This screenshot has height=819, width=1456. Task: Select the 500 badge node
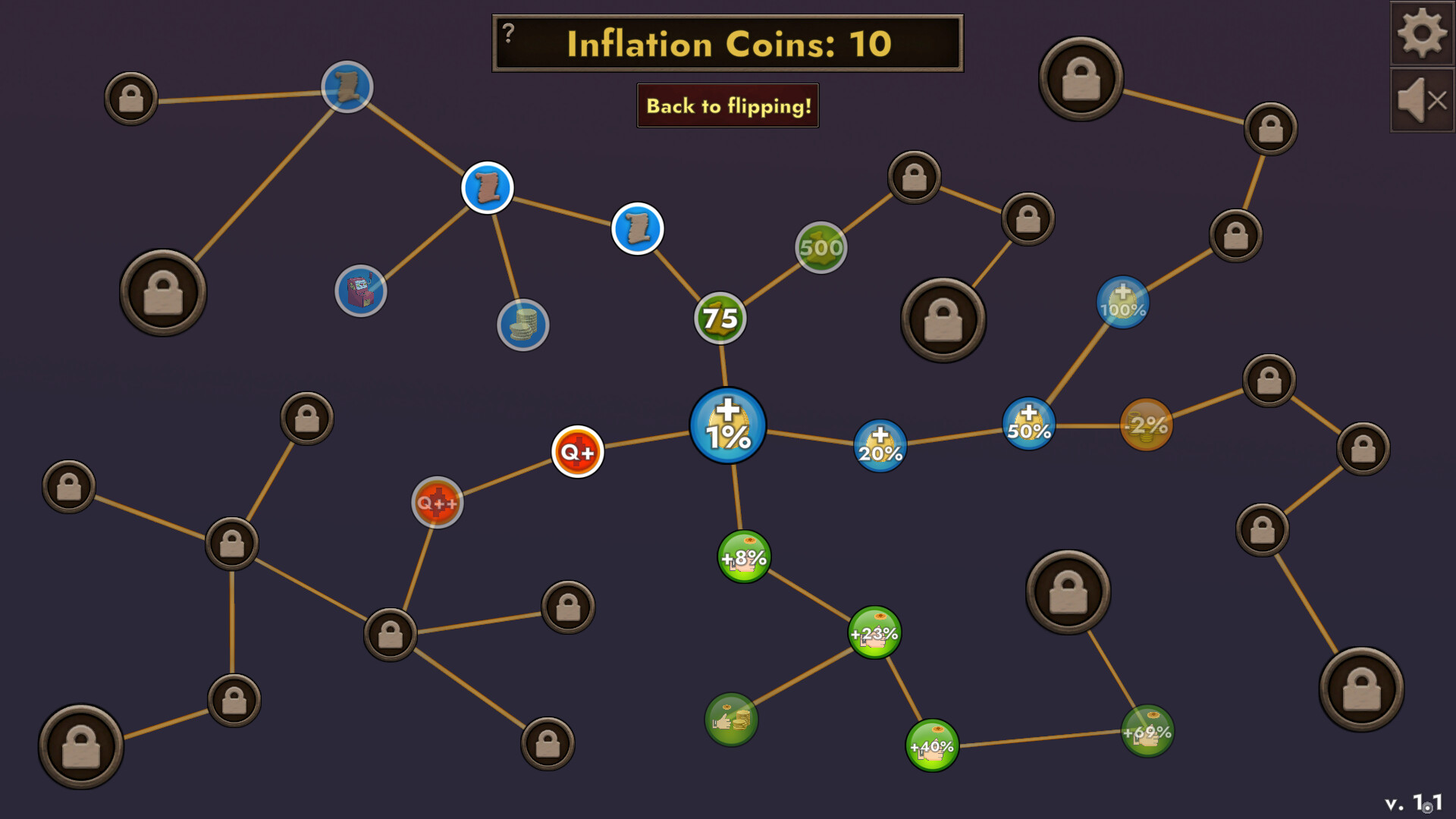pyautogui.click(x=821, y=246)
